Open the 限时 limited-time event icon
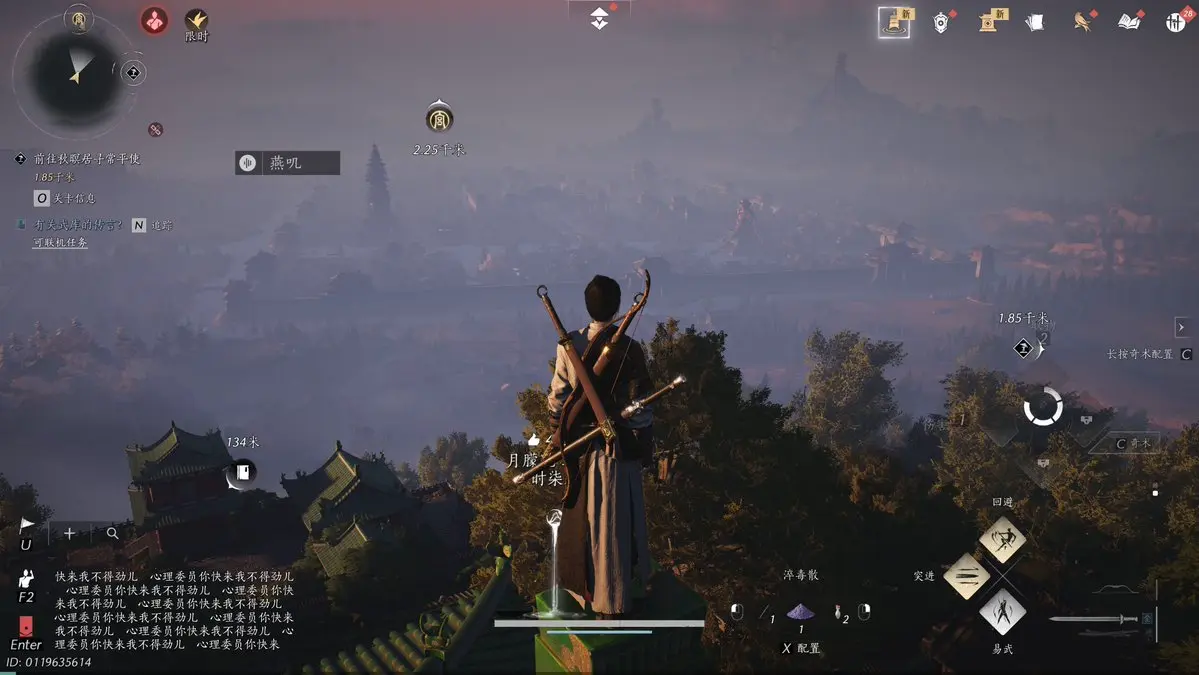1199x675 pixels. [x=197, y=20]
